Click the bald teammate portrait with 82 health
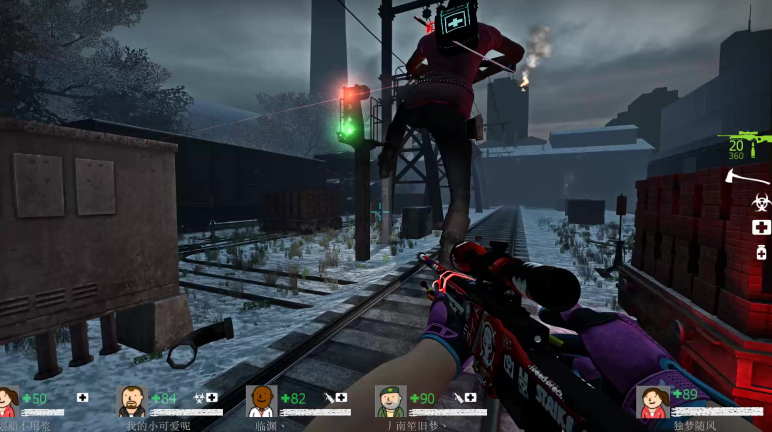Image resolution: width=772 pixels, height=432 pixels. pos(262,402)
